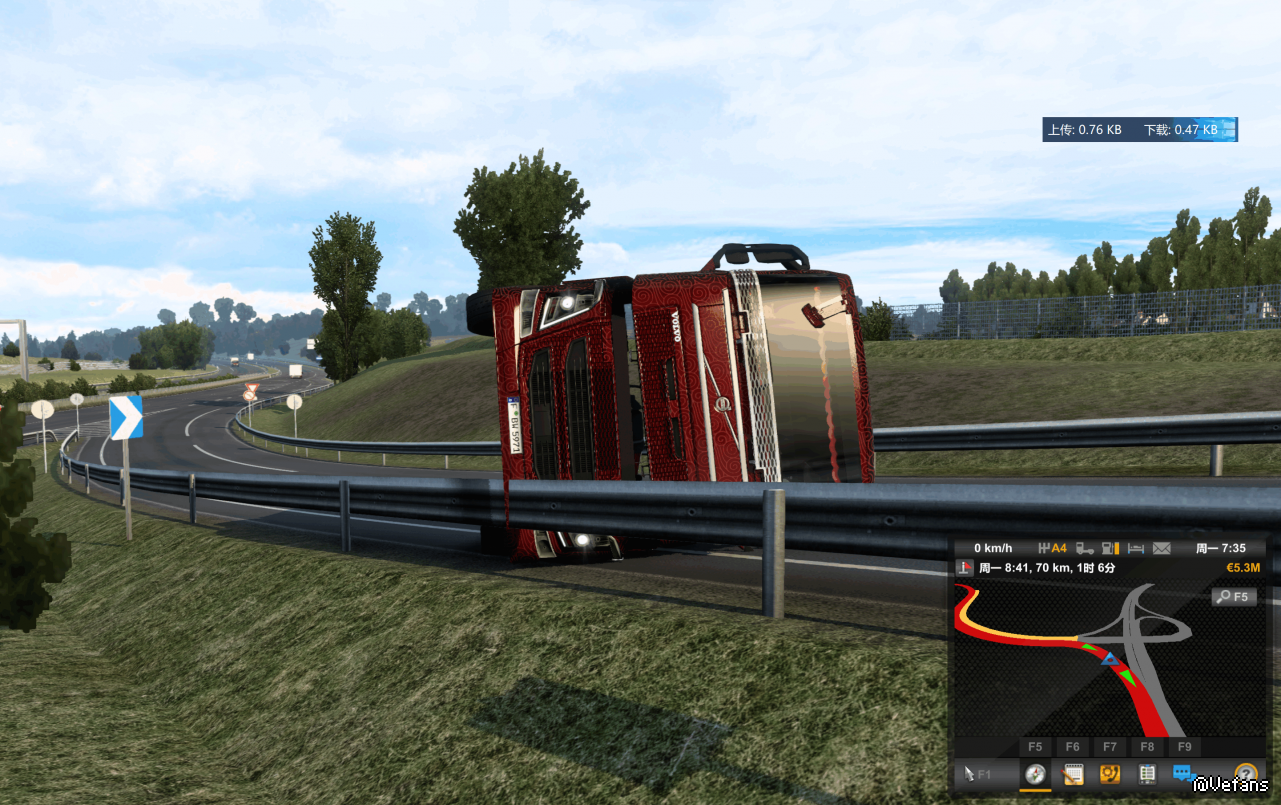Click the truck damage indicator icon
Viewport: 1281px width, 805px height.
(x=1084, y=548)
